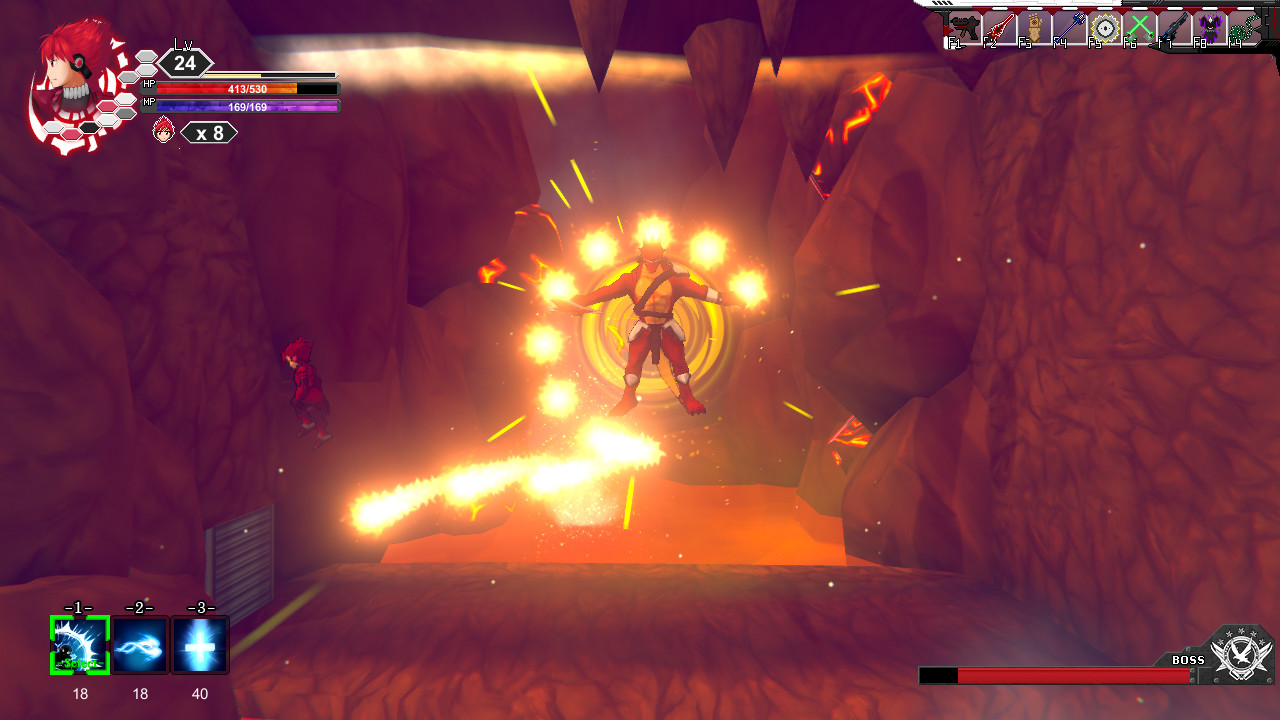Select the black pistol in slot F1
Viewport: 1280px width, 720px height.
tap(965, 26)
